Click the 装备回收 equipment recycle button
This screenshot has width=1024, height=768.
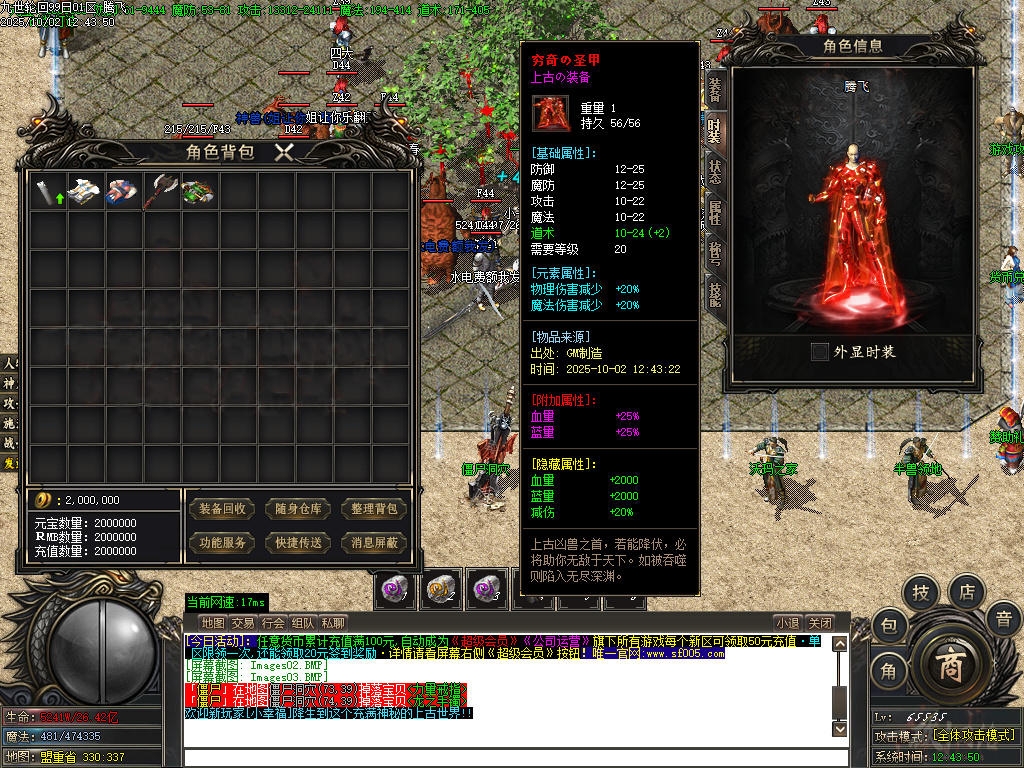(222, 509)
